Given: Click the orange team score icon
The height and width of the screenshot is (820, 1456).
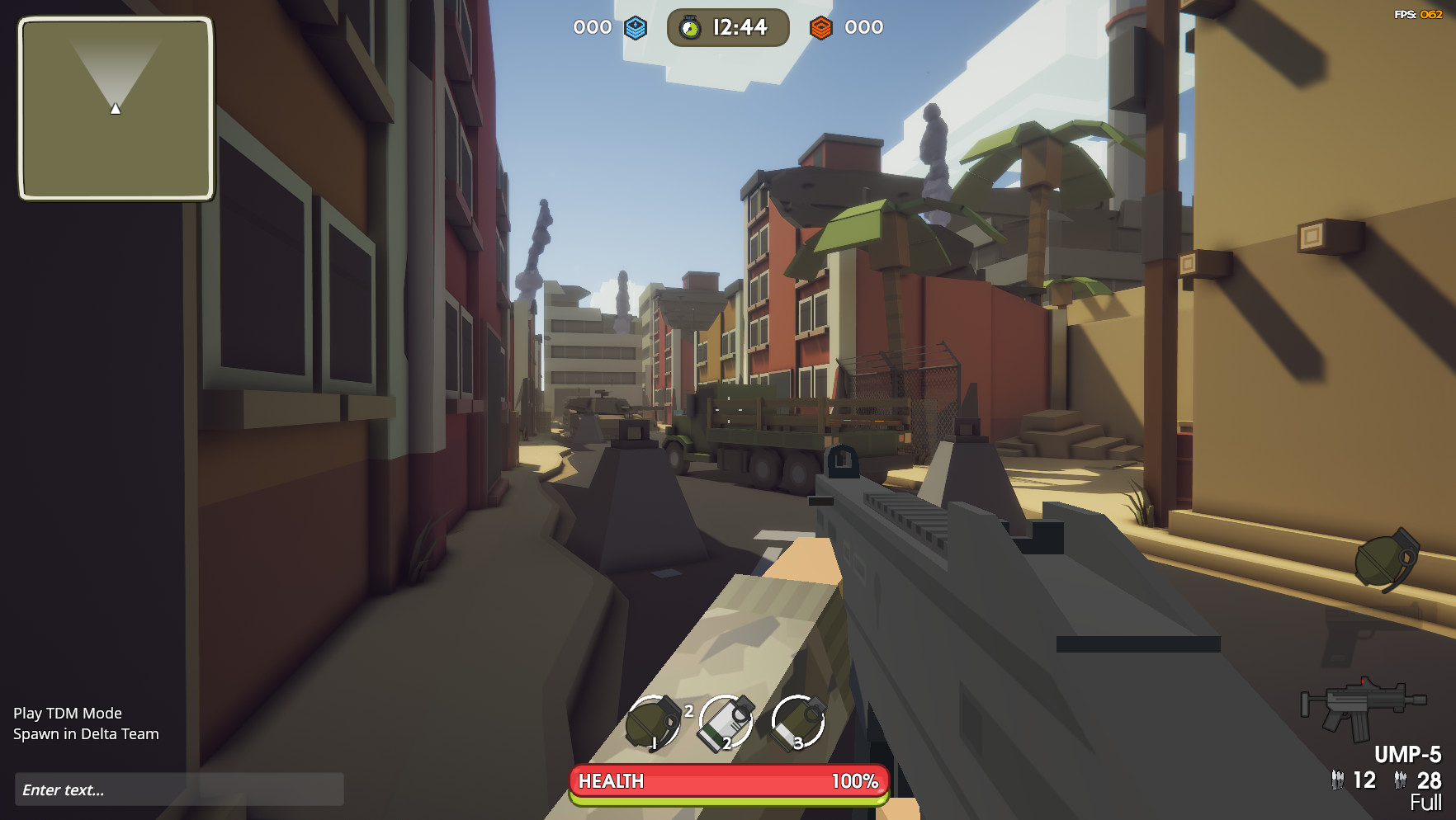Looking at the screenshot, I should (x=820, y=27).
